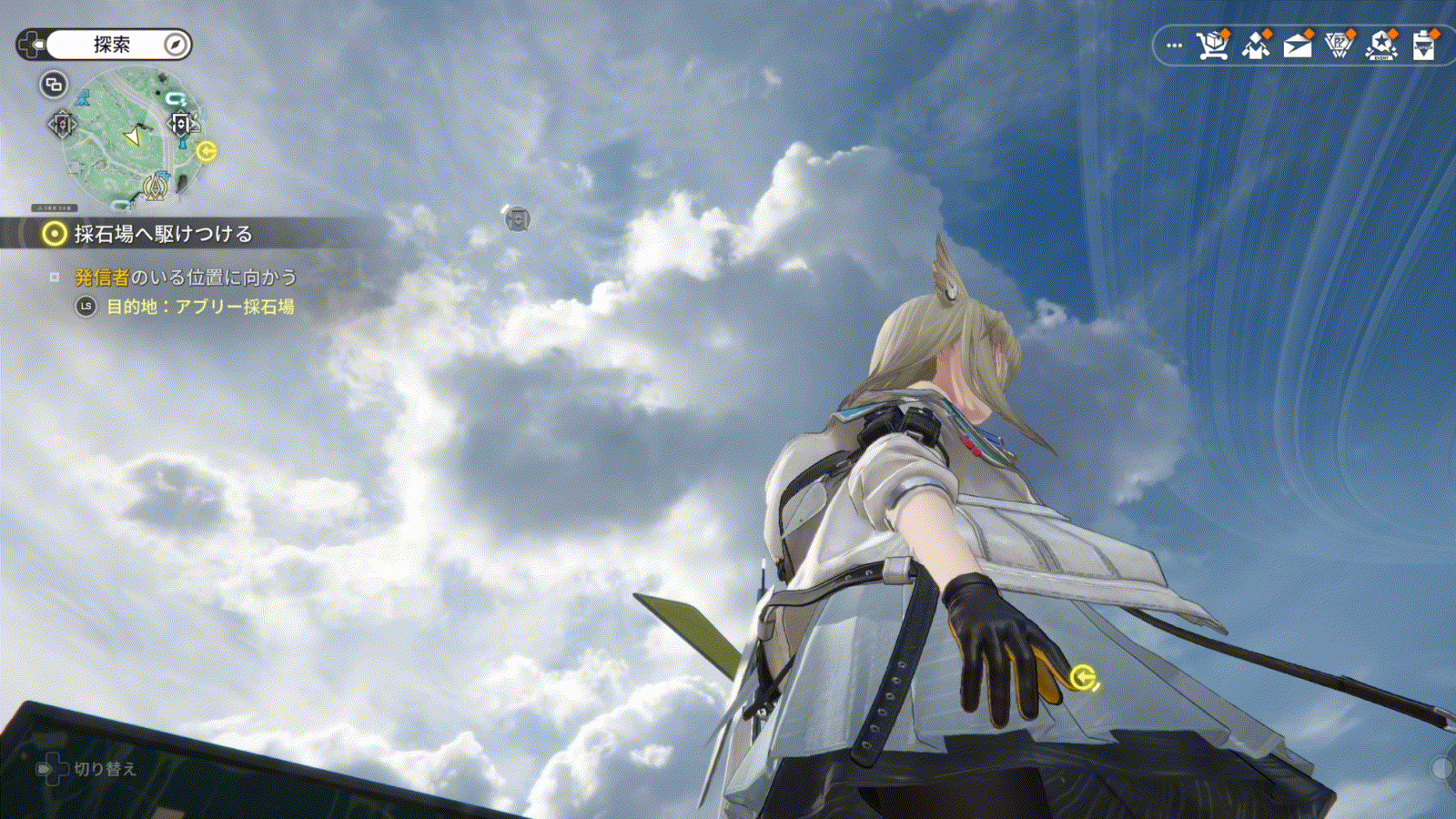Select the golden emblem marker on the minimap
Screen dimensions: 1456x819
point(156,187)
